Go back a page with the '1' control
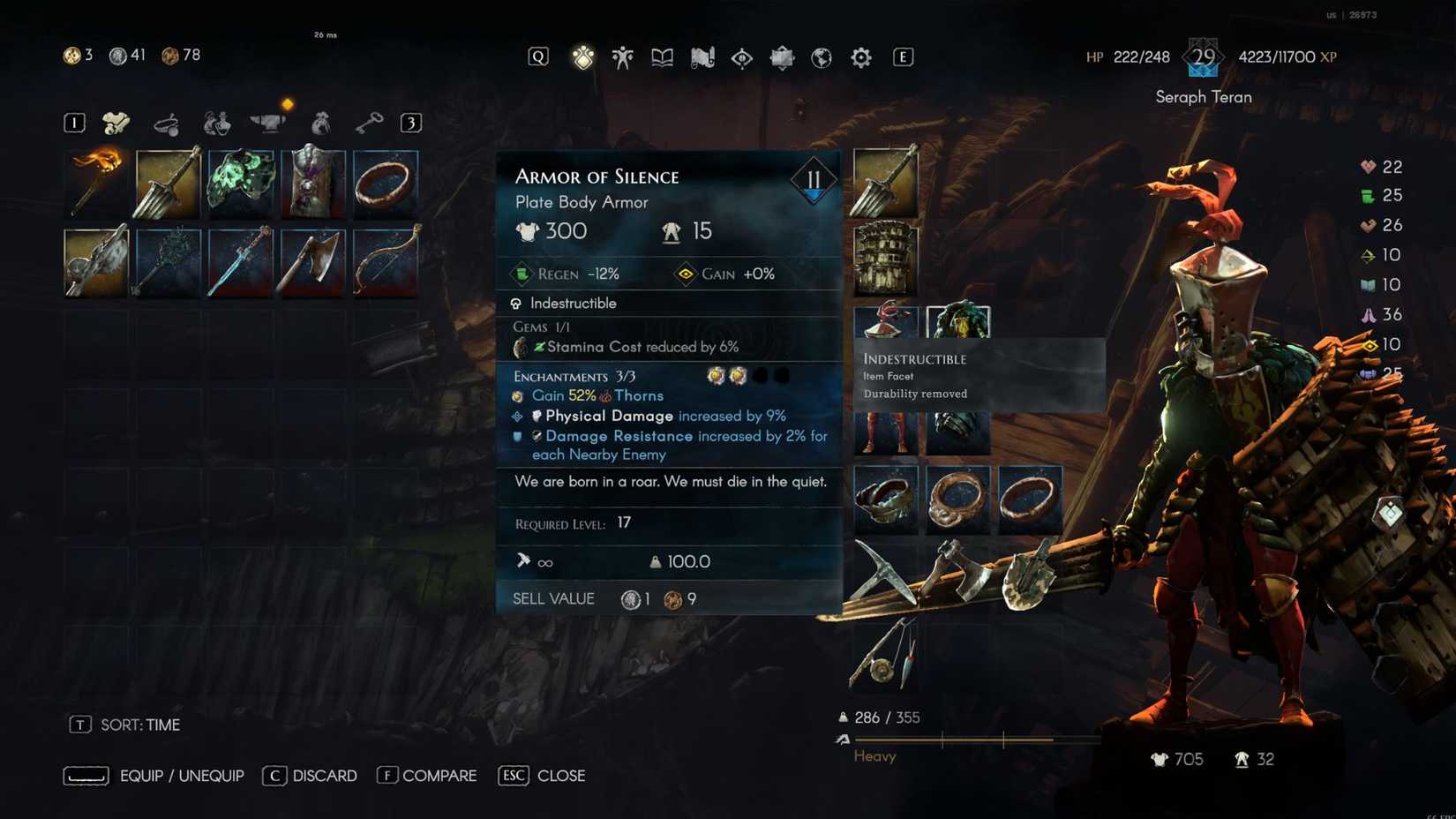Viewport: 1456px width, 819px height. click(x=74, y=123)
